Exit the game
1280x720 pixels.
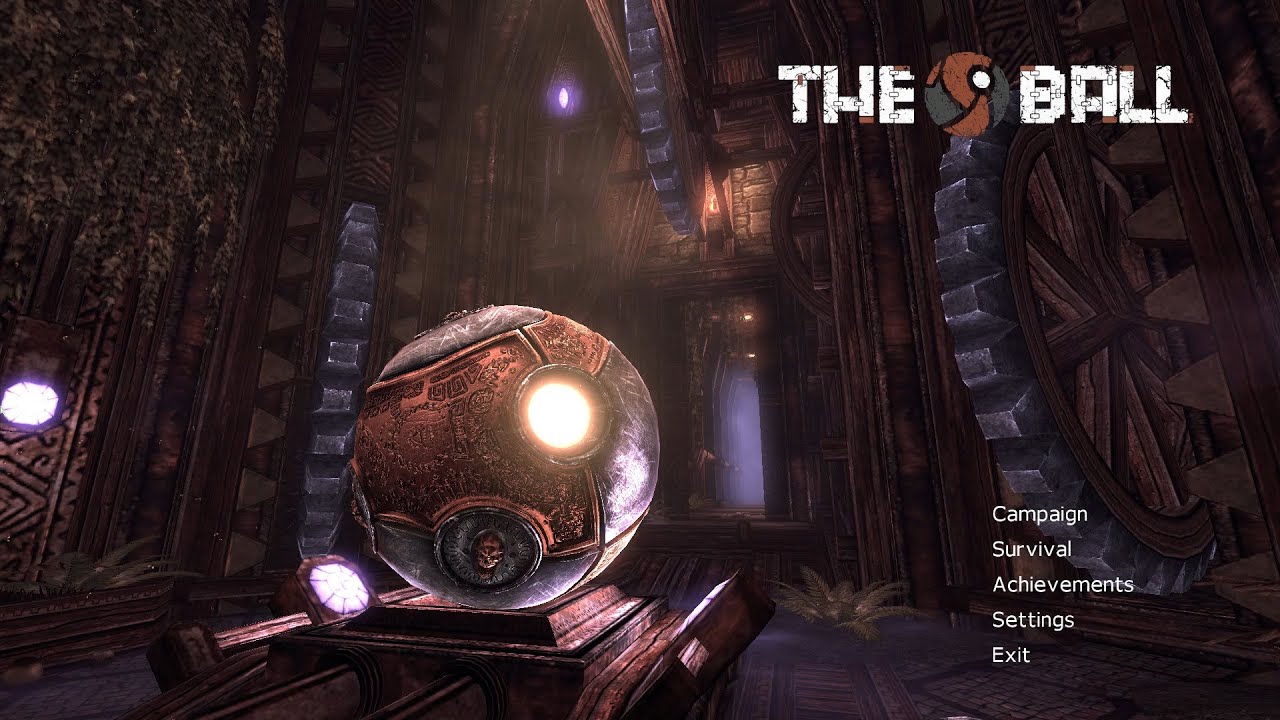coord(1013,654)
